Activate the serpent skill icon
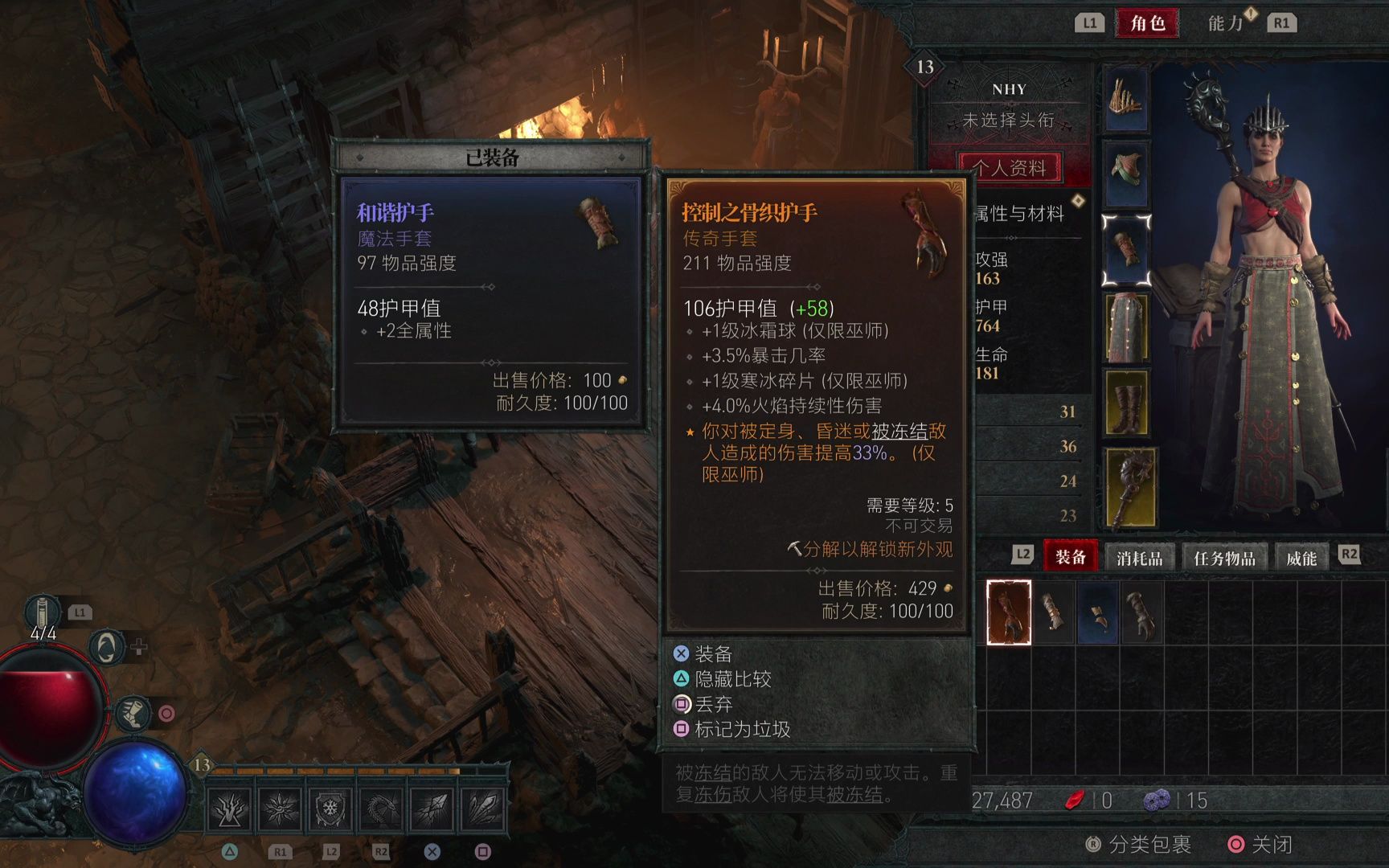The width and height of the screenshot is (1389, 868). click(381, 809)
